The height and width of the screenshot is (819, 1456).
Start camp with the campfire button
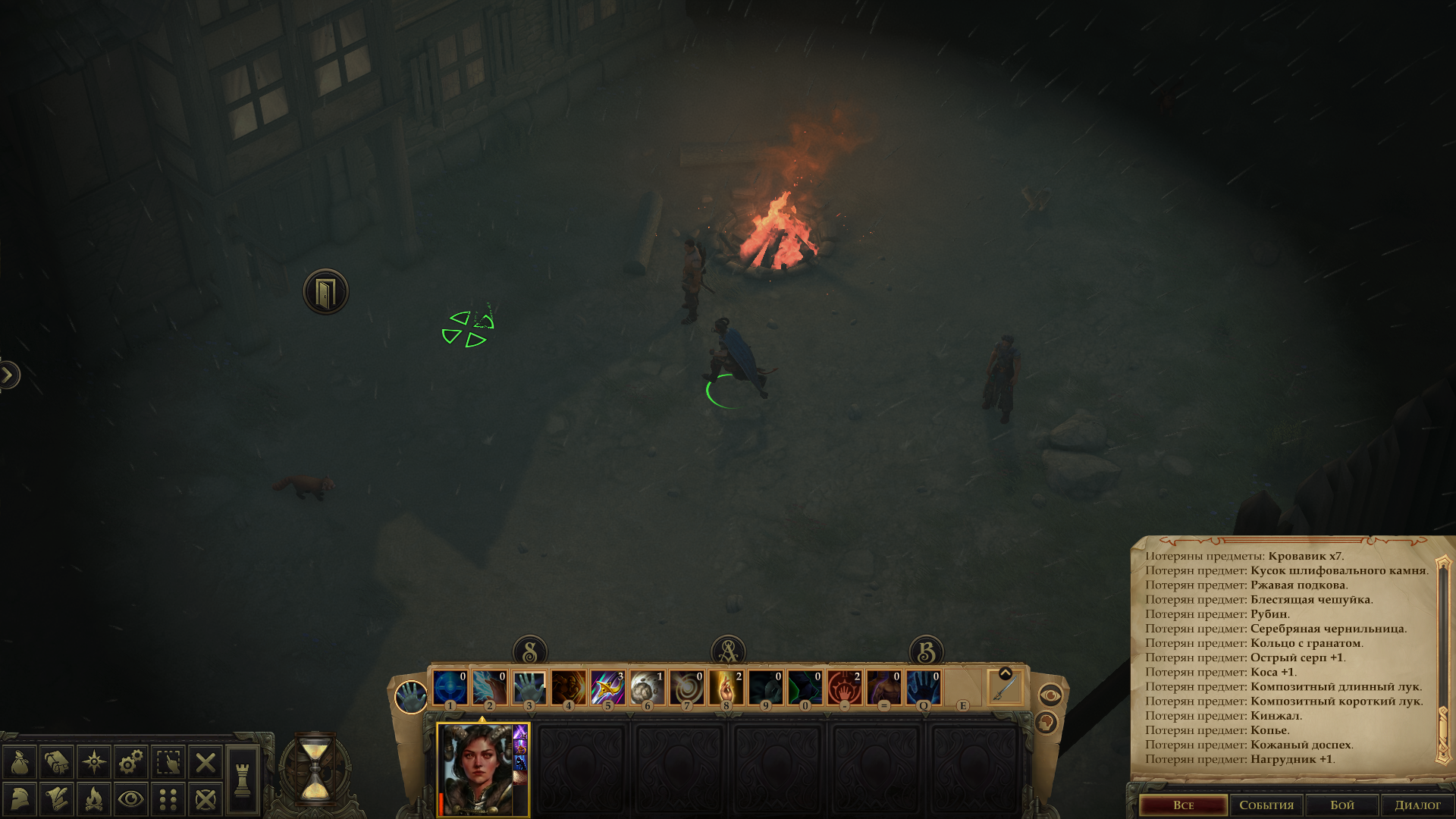pos(94,799)
